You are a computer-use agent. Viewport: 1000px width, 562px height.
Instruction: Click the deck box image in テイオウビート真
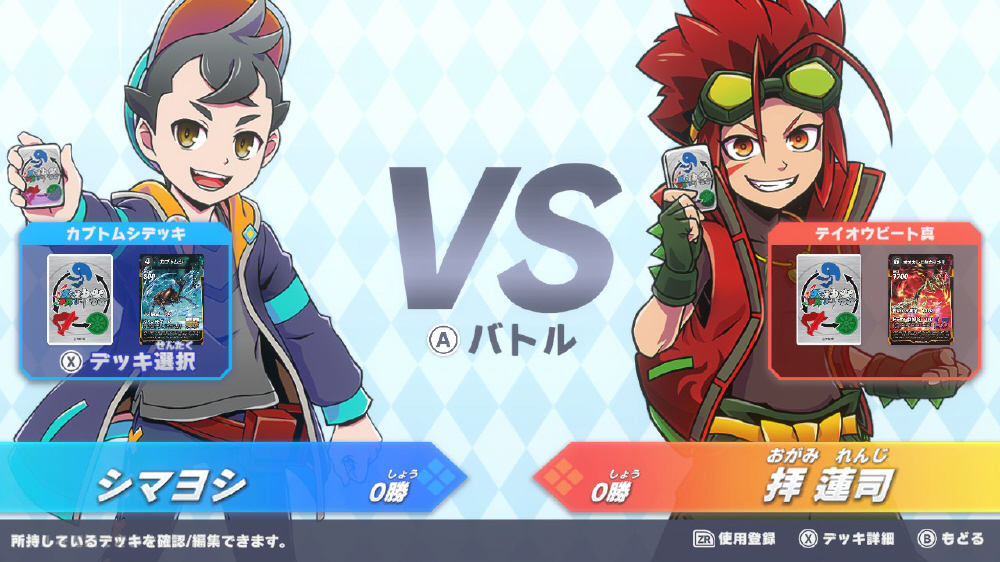(829, 299)
